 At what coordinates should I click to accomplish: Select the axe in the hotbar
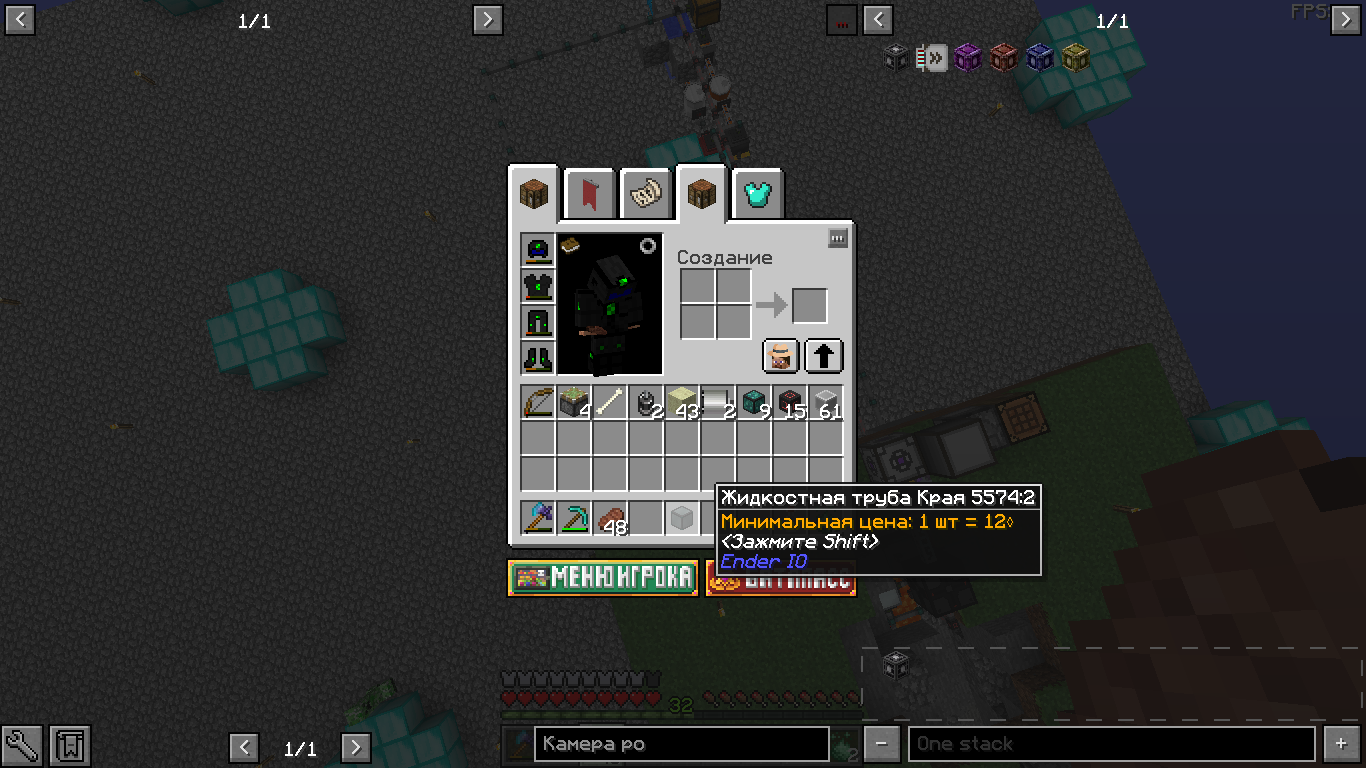pyautogui.click(x=538, y=518)
